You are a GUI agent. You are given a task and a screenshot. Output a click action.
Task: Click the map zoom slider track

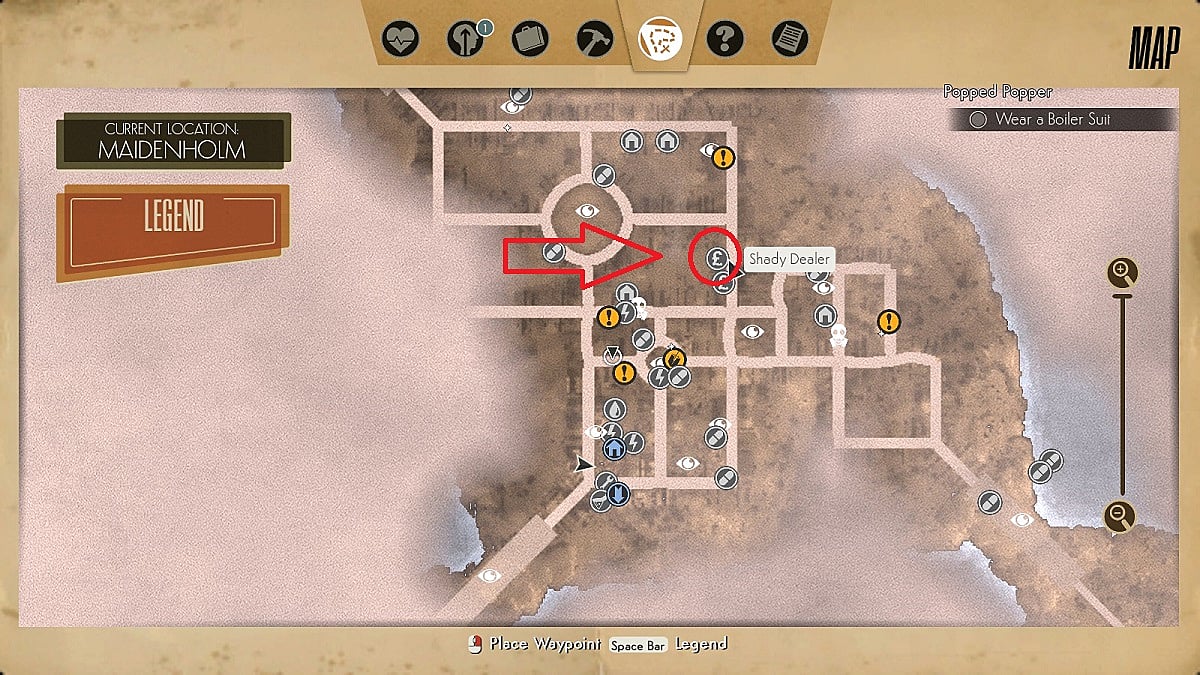point(1121,400)
